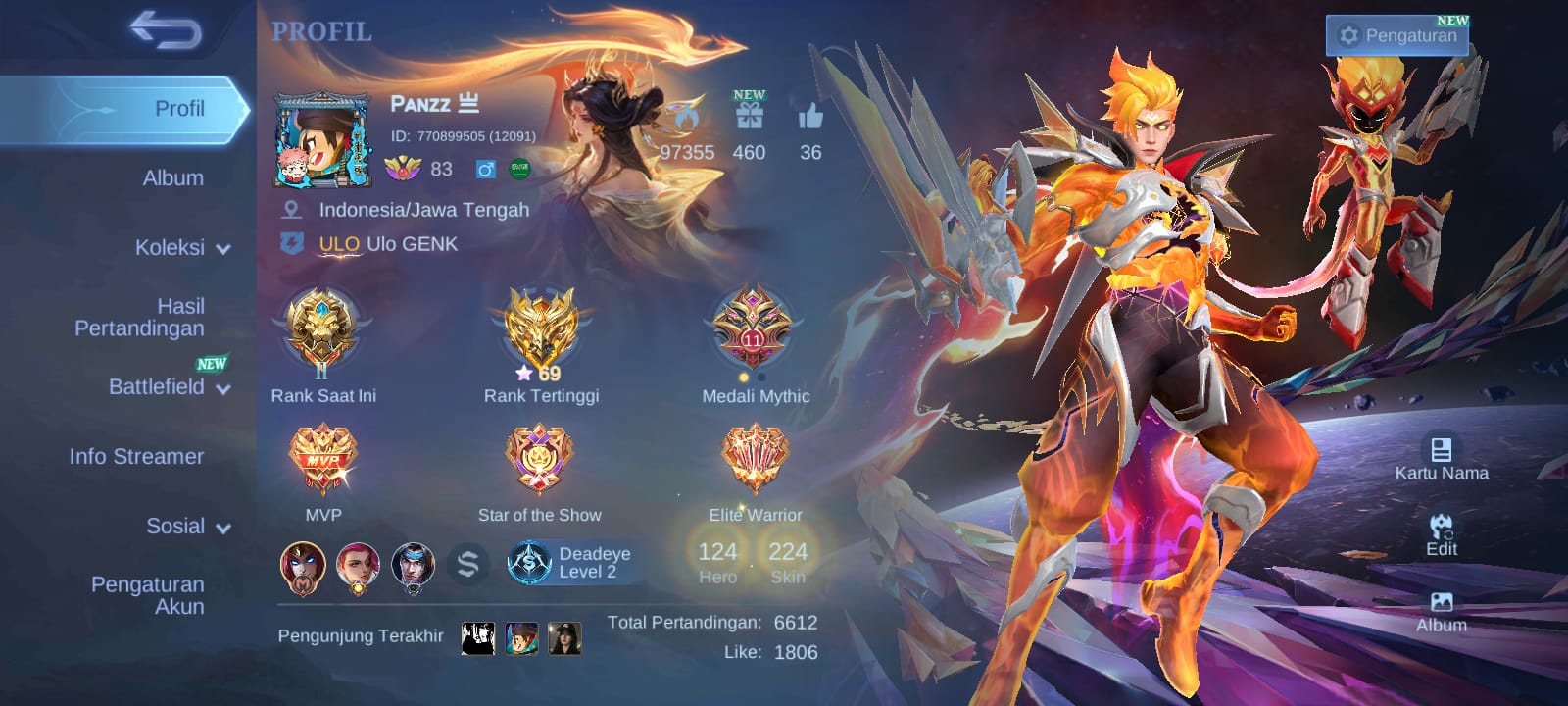Open the Pengaturan settings button

[x=1397, y=36]
